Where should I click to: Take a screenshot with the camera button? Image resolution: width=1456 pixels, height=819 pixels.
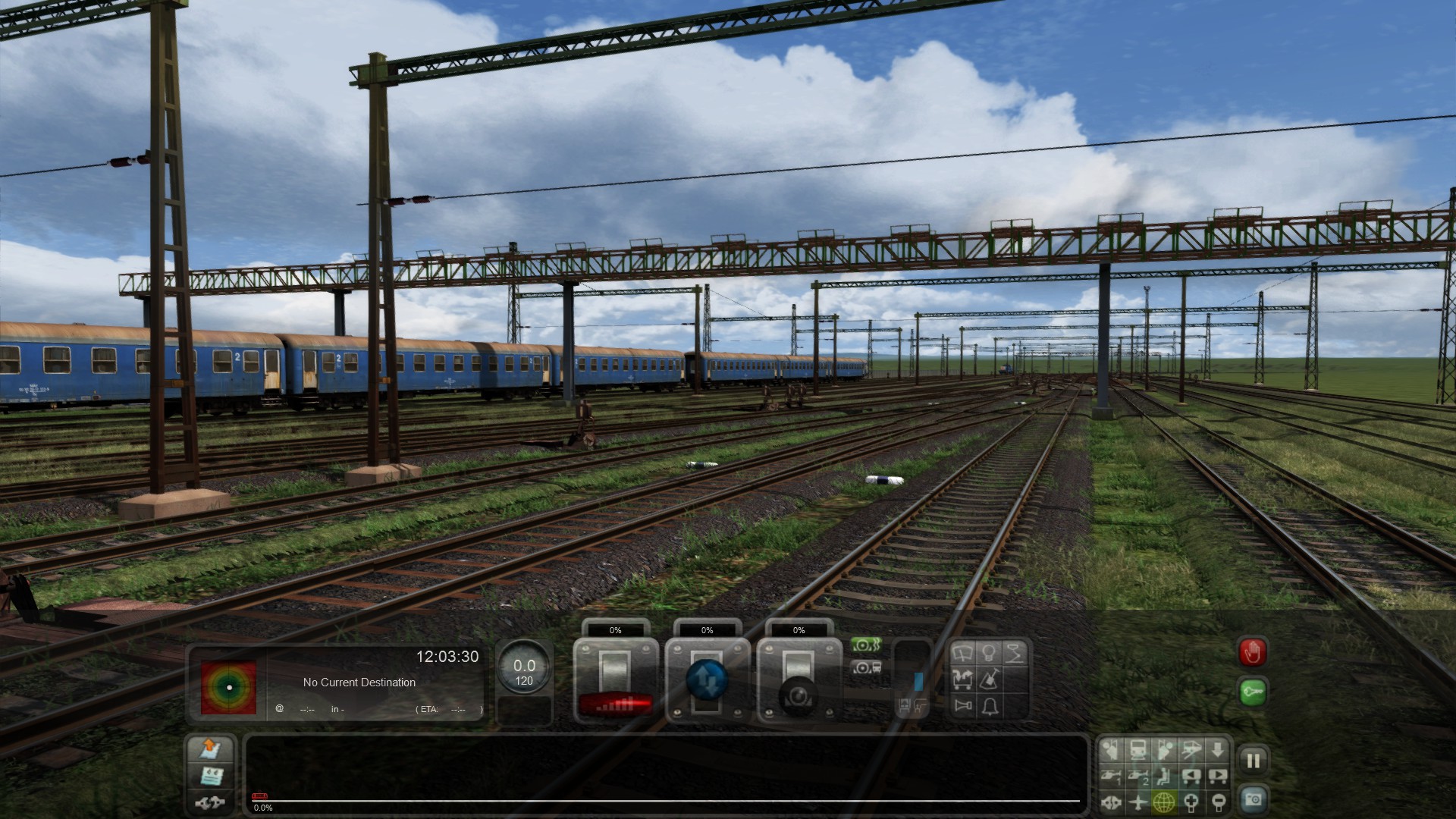click(1253, 800)
